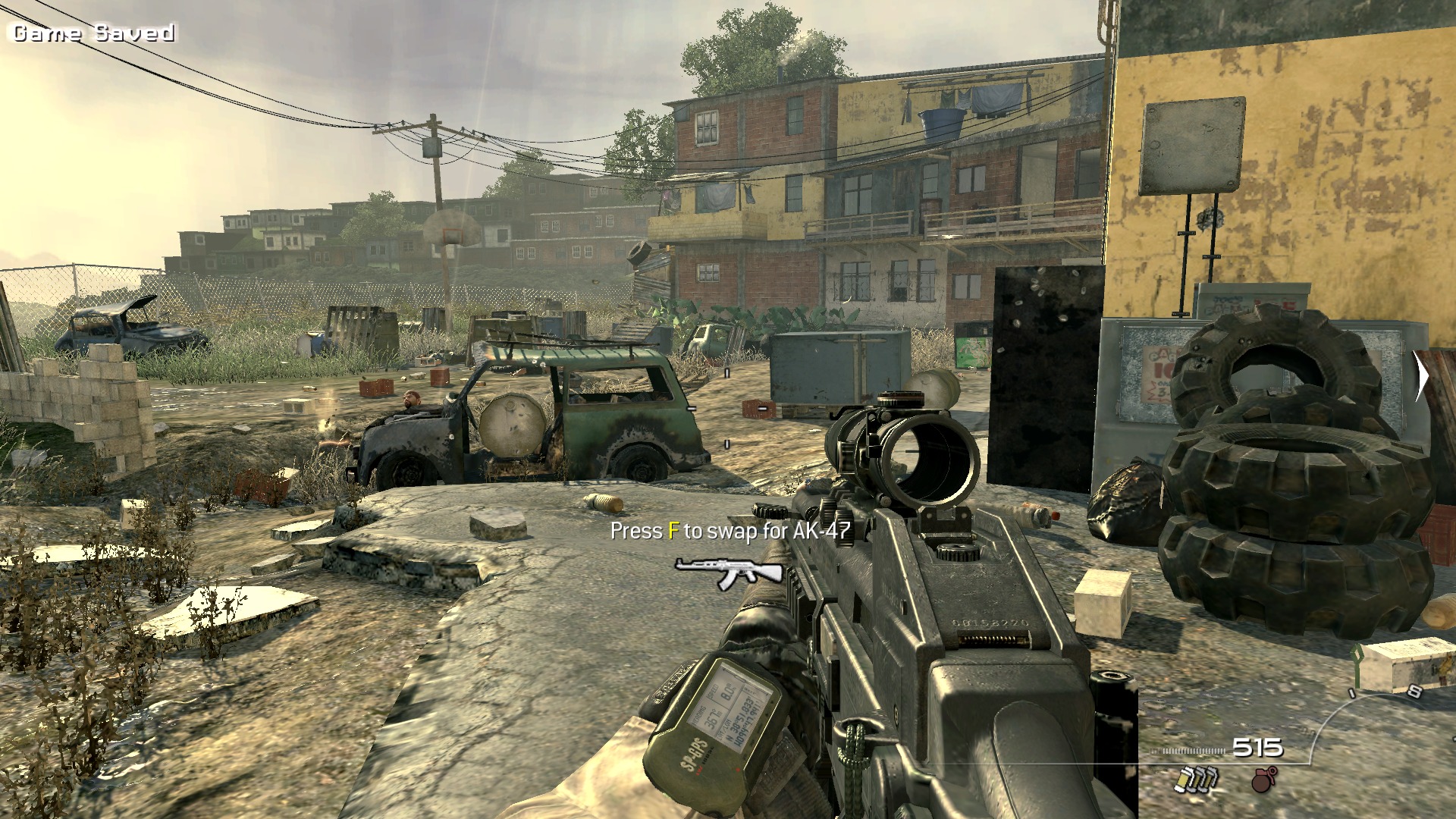Viewport: 1456px width, 819px height.
Task: Click the AK-47 weapon pickup icon
Action: tap(728, 571)
